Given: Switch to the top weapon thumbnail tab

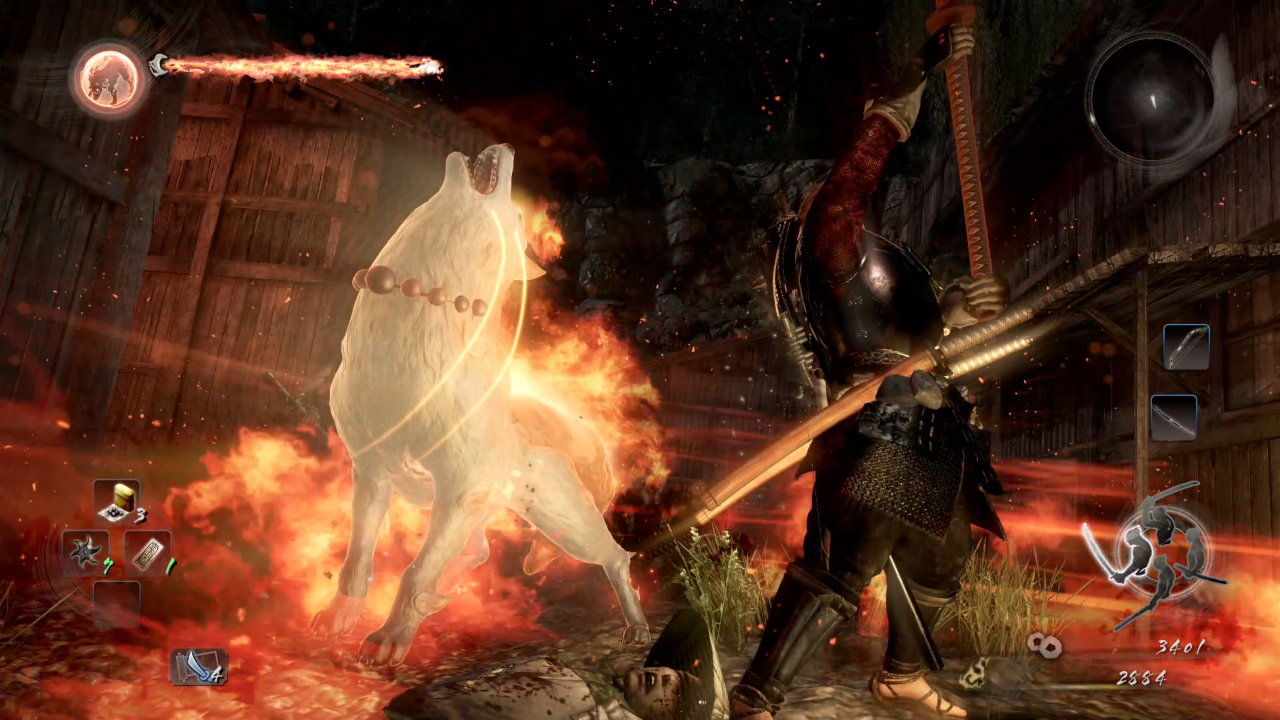Looking at the screenshot, I should [x=1186, y=345].
